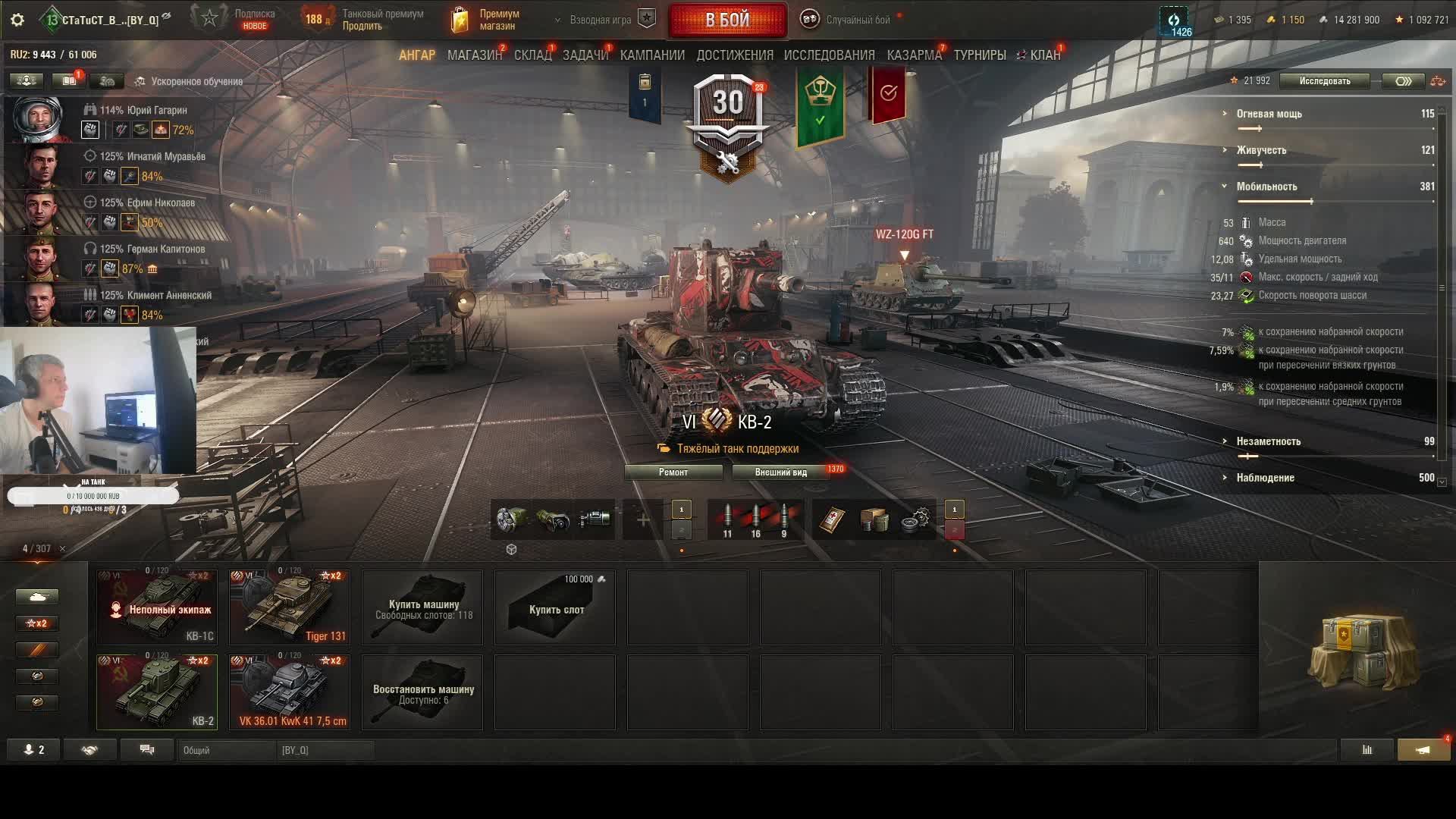Viewport: 1456px width, 819px height.
Task: Open the ТУРНИРЫ tab
Action: tap(979, 55)
